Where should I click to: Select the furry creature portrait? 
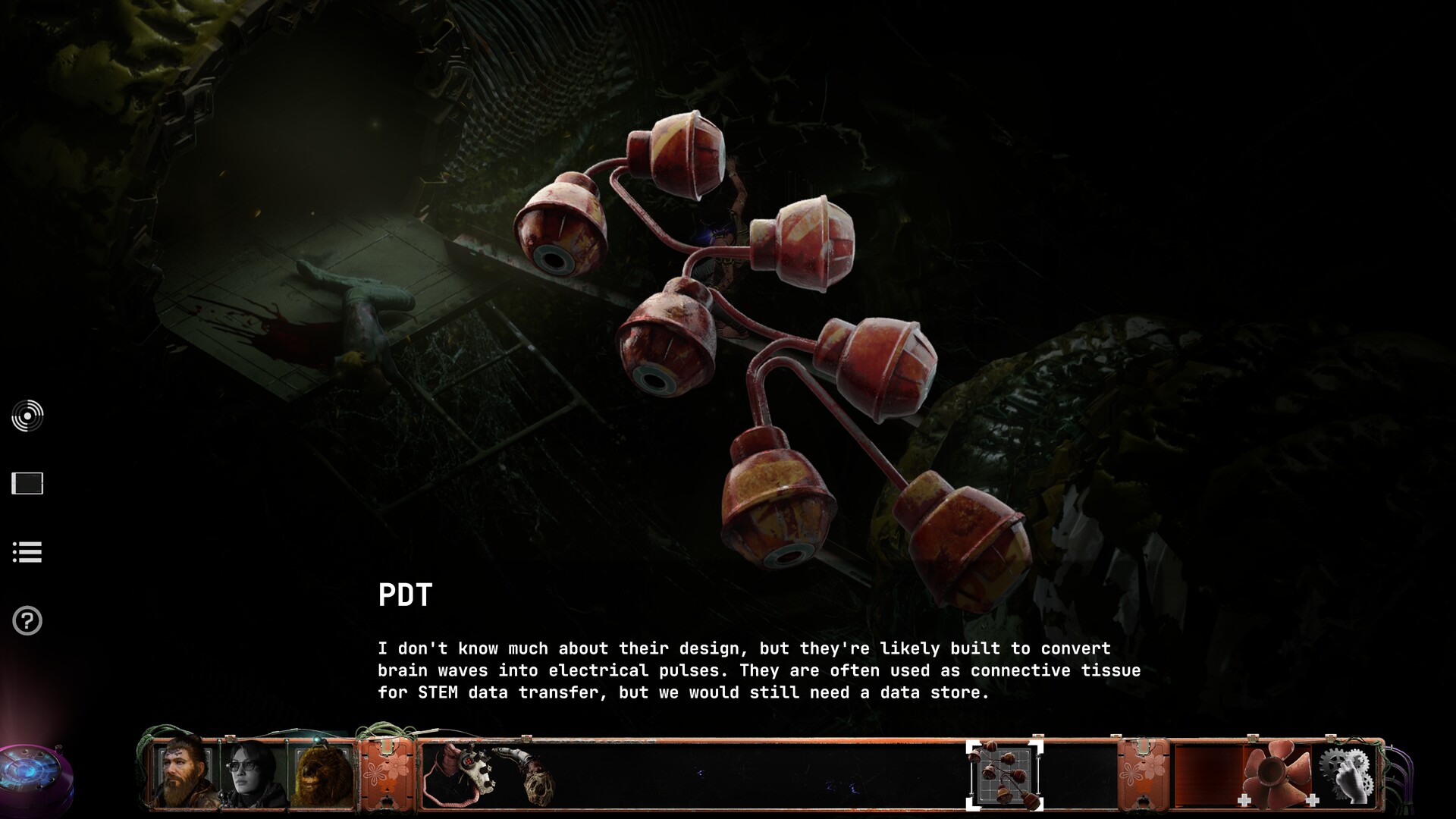[x=323, y=775]
